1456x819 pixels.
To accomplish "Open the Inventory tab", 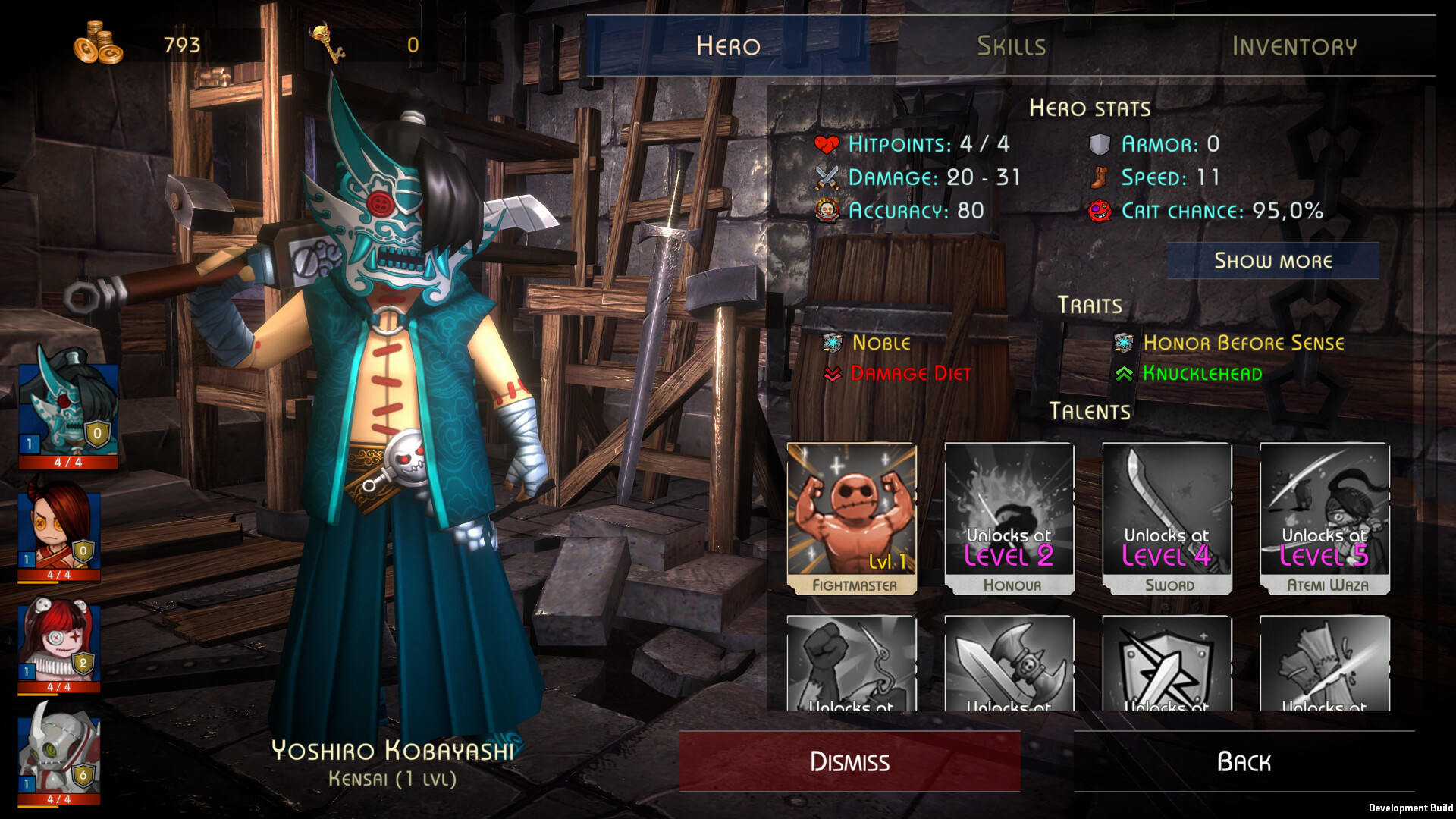I will (1294, 45).
